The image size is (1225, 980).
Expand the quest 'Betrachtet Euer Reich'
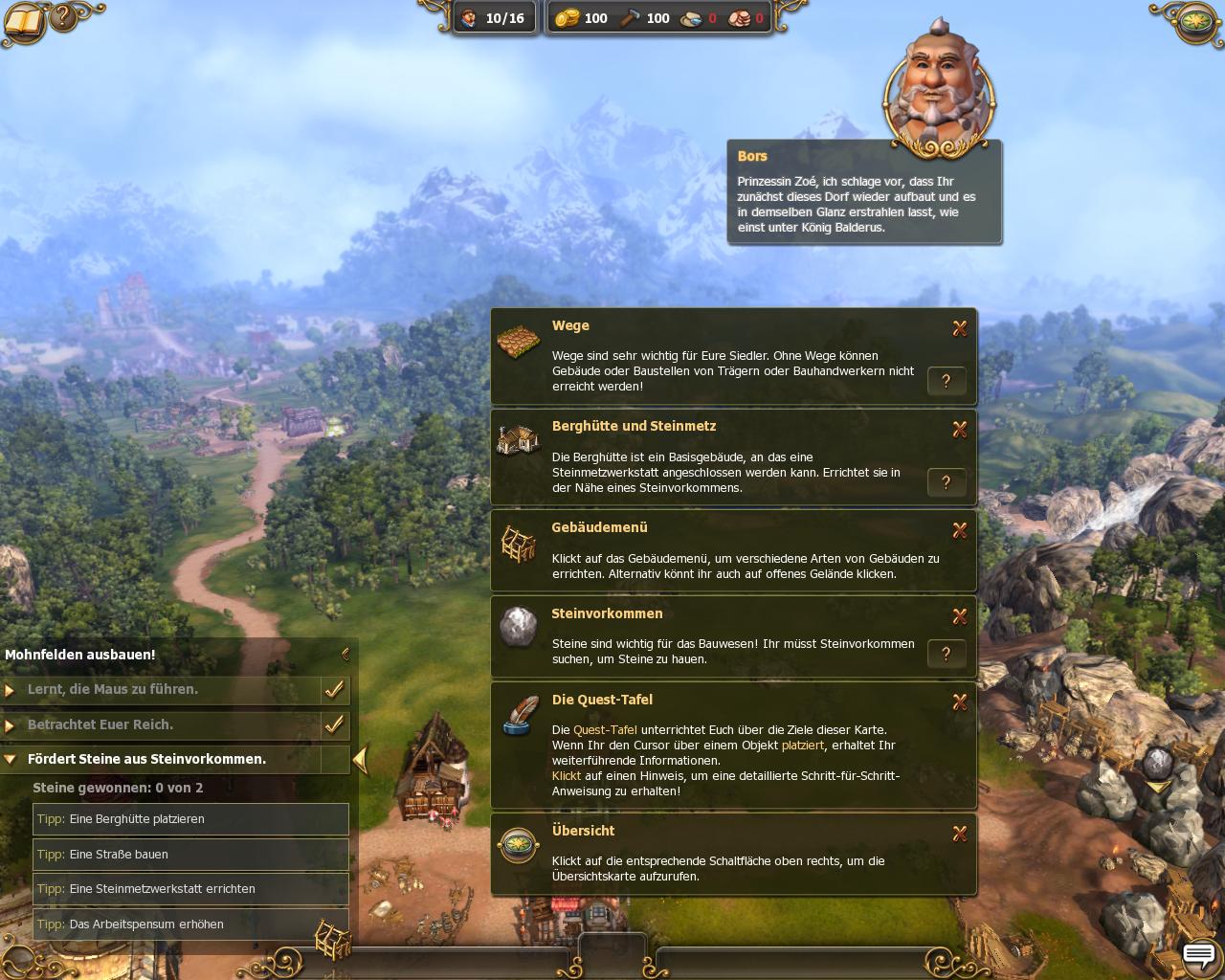click(10, 725)
